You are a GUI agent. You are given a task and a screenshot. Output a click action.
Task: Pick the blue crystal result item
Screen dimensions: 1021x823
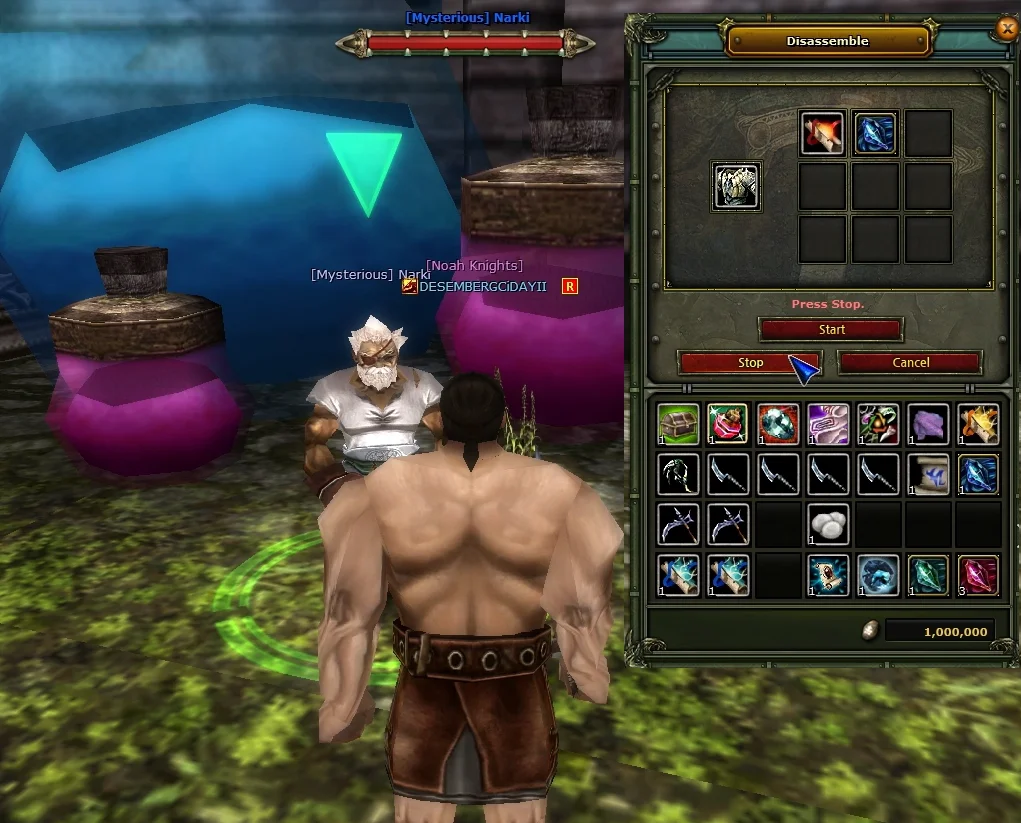tap(875, 134)
